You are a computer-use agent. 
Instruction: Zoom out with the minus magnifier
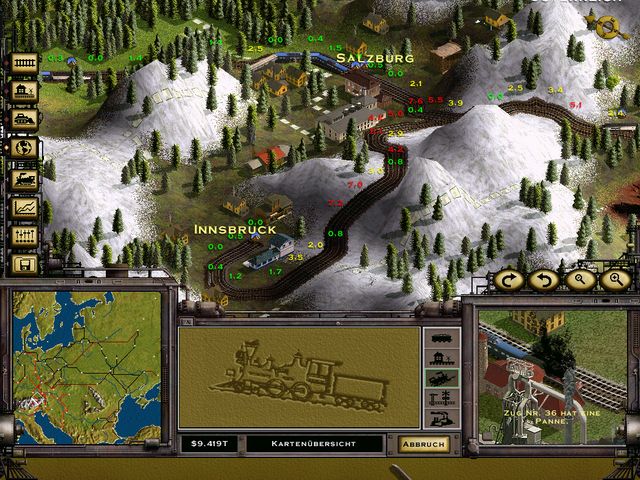click(580, 279)
